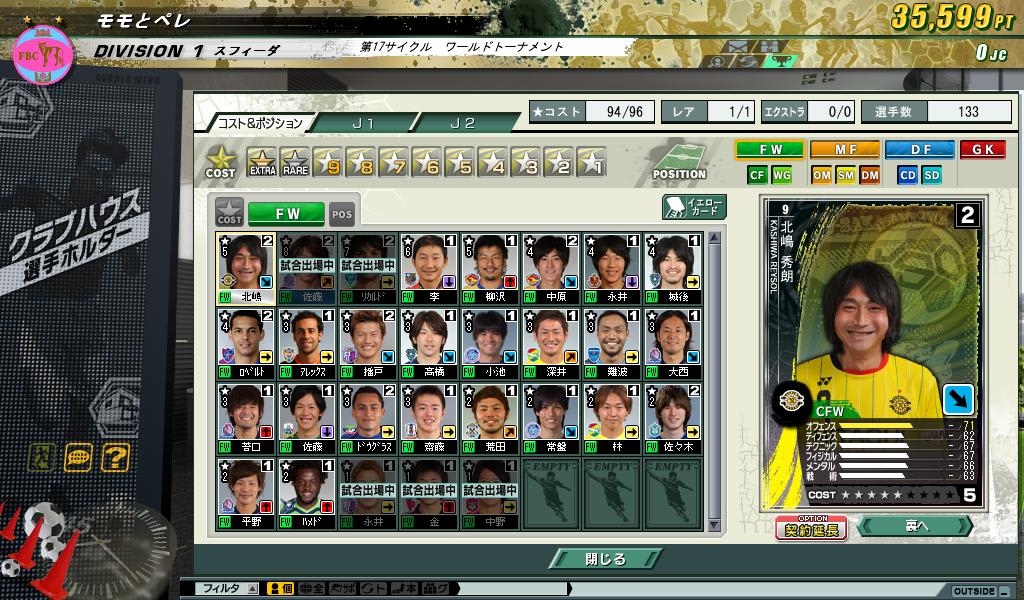The height and width of the screenshot is (600, 1024).
Task: Filter players by MF position
Action: pyautogui.click(x=844, y=150)
